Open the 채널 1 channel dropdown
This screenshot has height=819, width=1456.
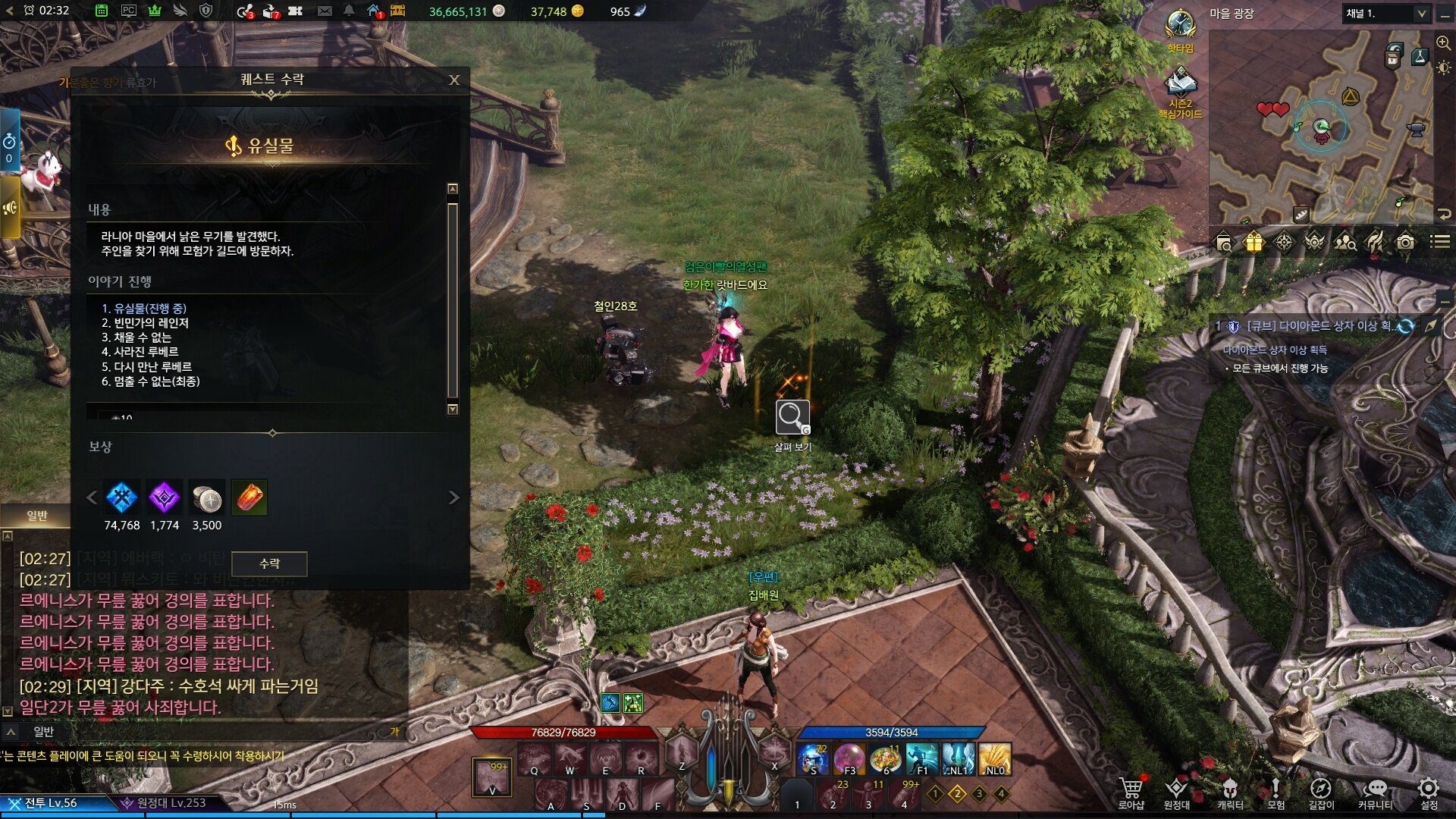coord(1385,14)
